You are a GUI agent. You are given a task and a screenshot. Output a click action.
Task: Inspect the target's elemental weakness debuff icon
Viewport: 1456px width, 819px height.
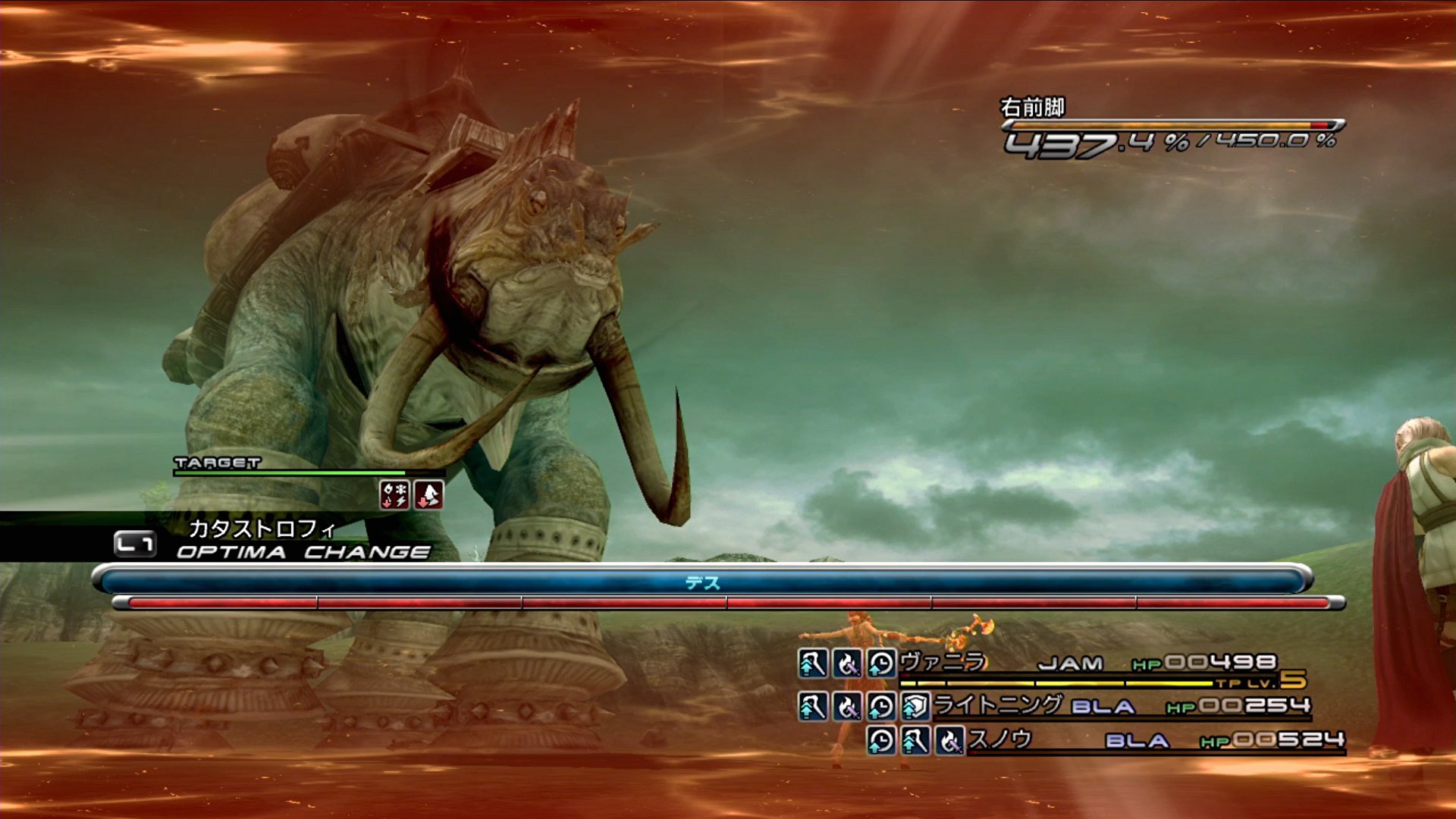click(394, 494)
